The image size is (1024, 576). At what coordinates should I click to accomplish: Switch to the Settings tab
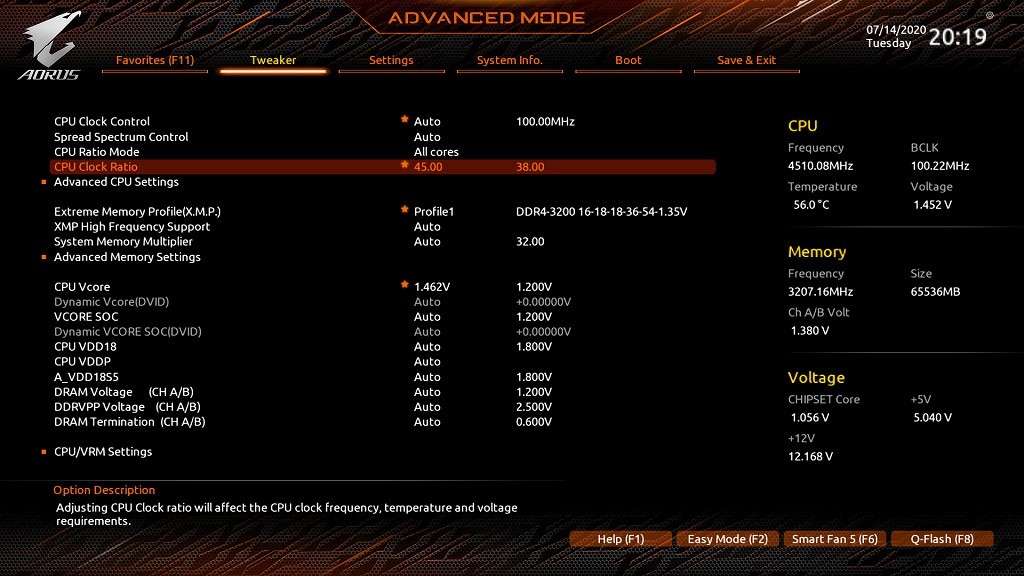coord(391,60)
